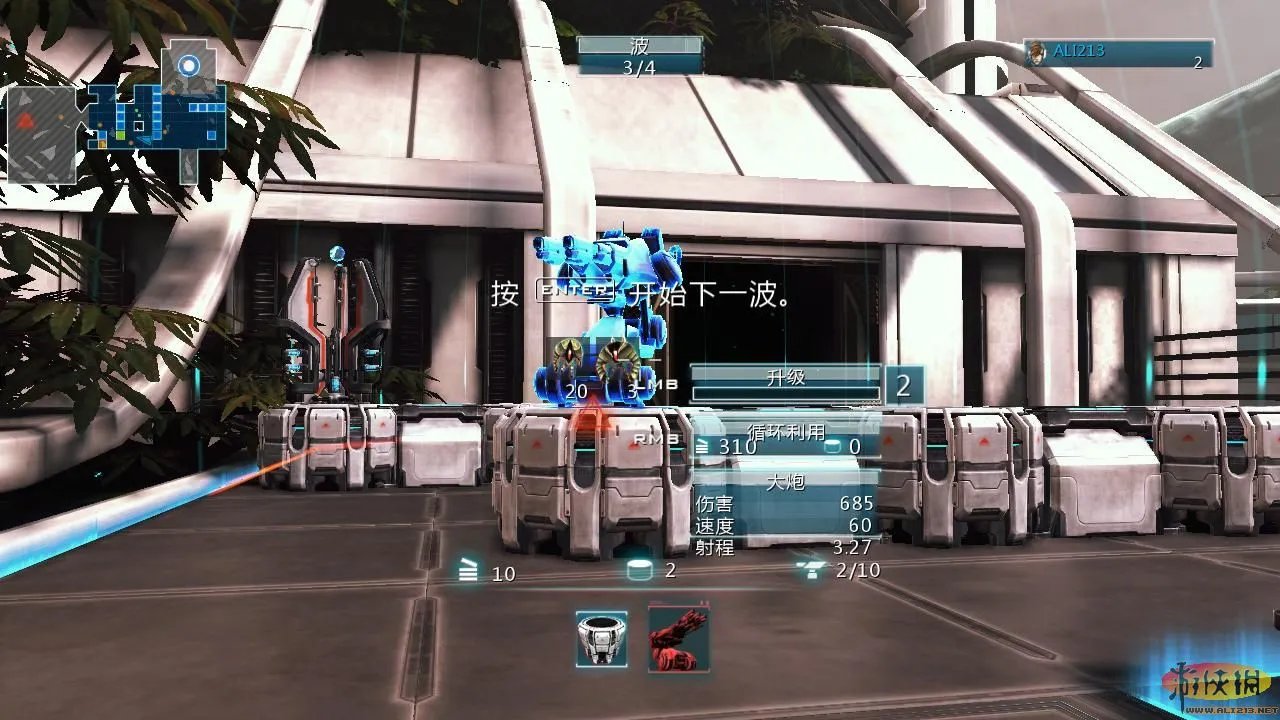Pick the red cannon tower icon

pyautogui.click(x=679, y=637)
